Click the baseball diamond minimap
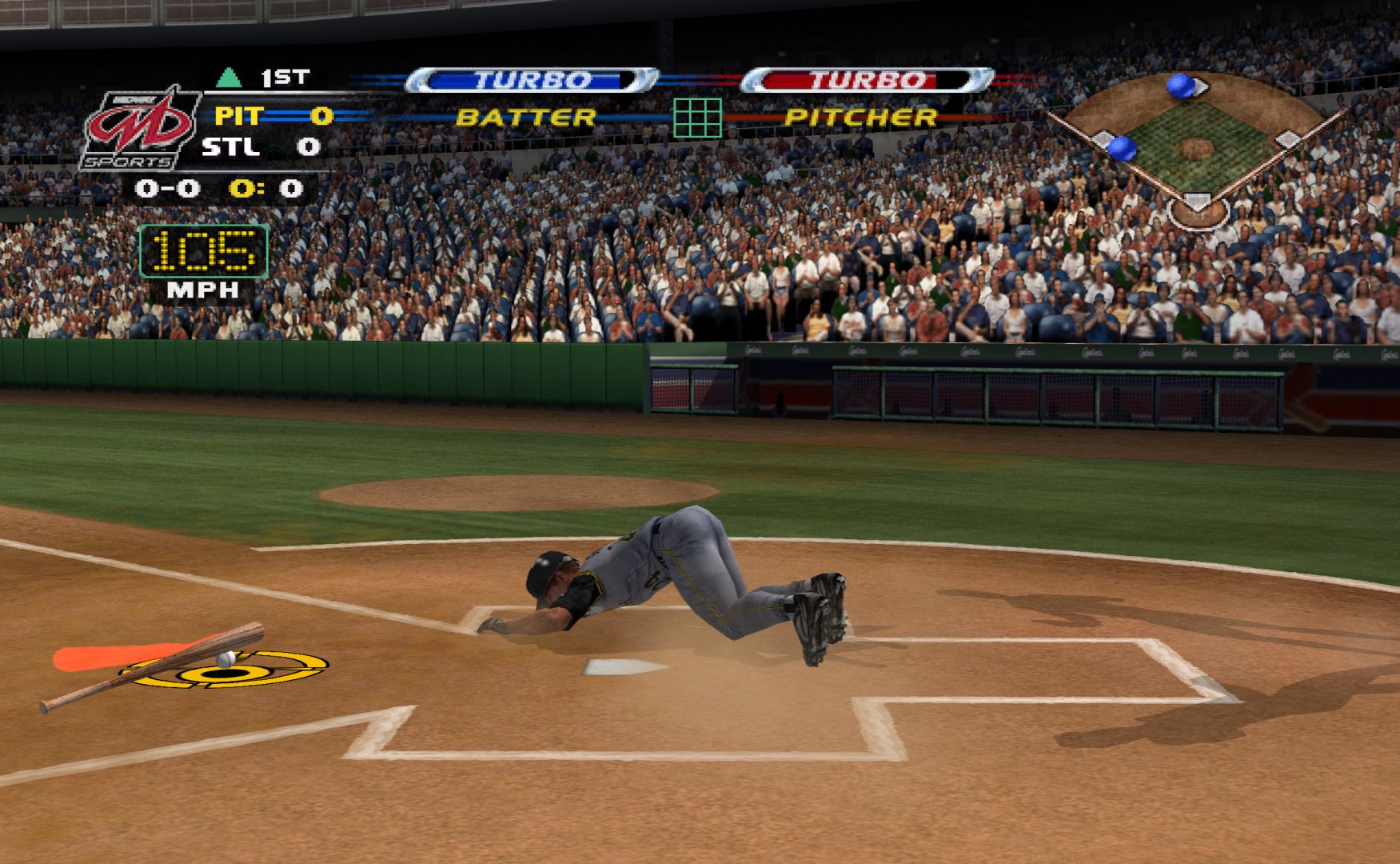This screenshot has height=864, width=1400. [1197, 149]
